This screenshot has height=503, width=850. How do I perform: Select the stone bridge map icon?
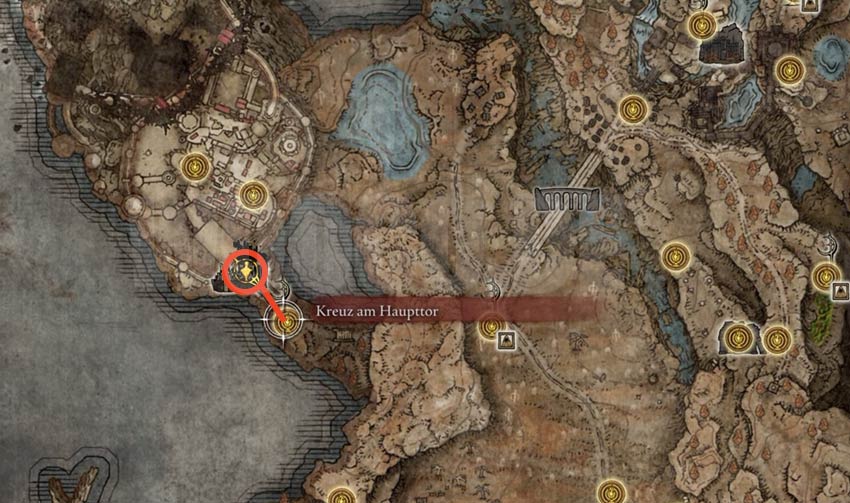click(x=567, y=200)
